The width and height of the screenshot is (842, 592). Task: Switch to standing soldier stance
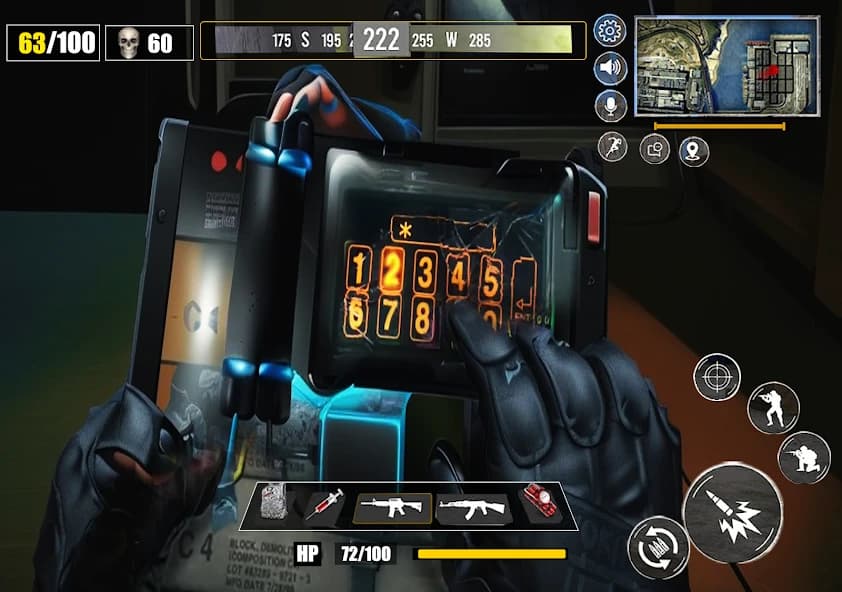coord(772,407)
